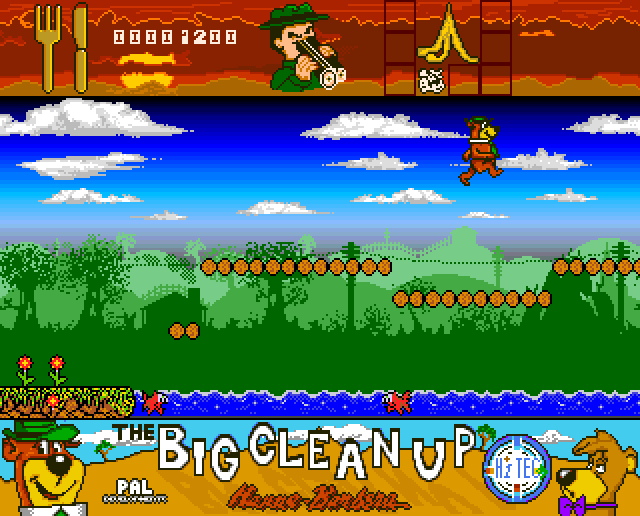The width and height of the screenshot is (640, 516).
Task: Click the fork and knife food icon
Action: point(62,46)
